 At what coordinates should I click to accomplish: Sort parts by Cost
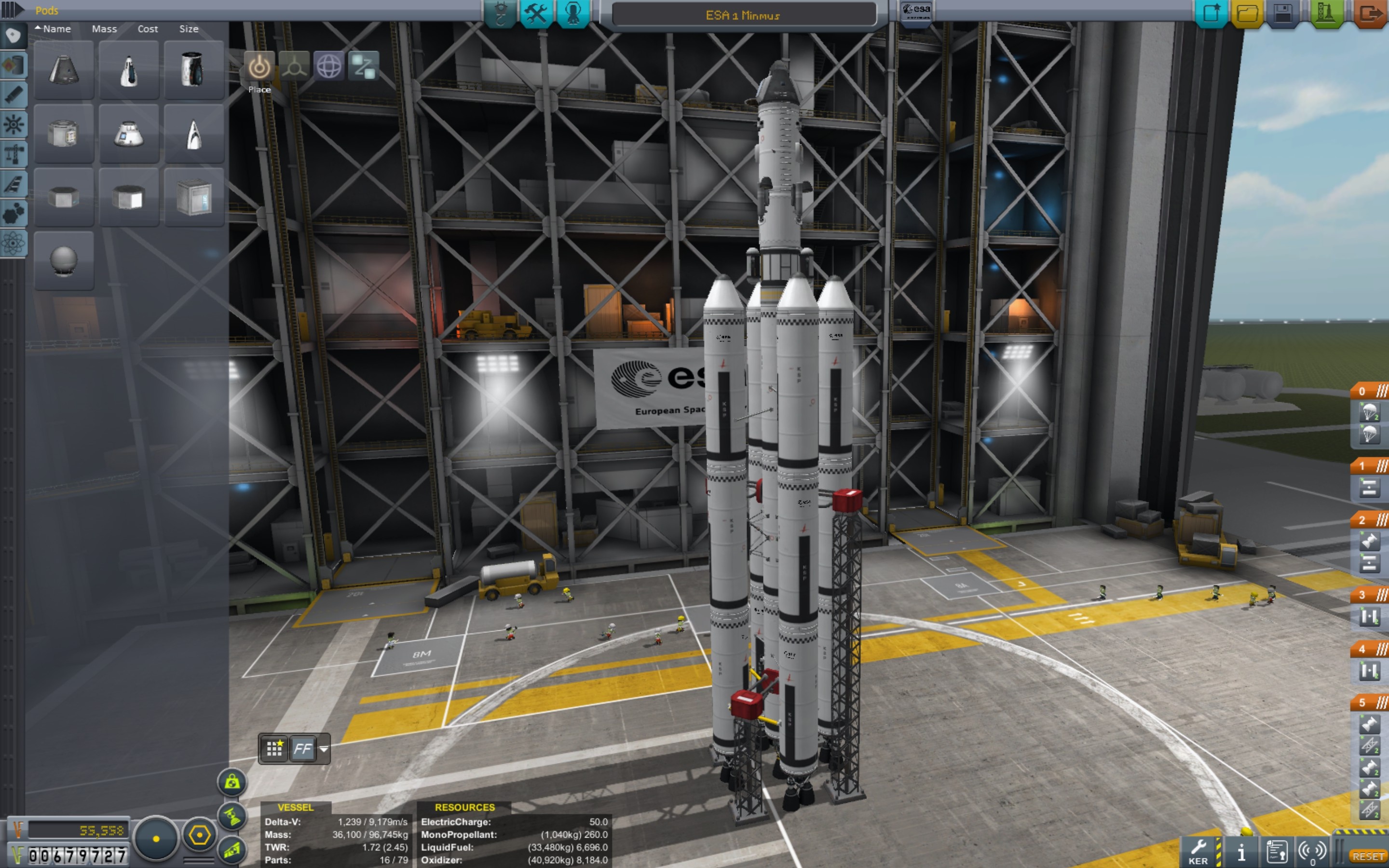[x=148, y=29]
